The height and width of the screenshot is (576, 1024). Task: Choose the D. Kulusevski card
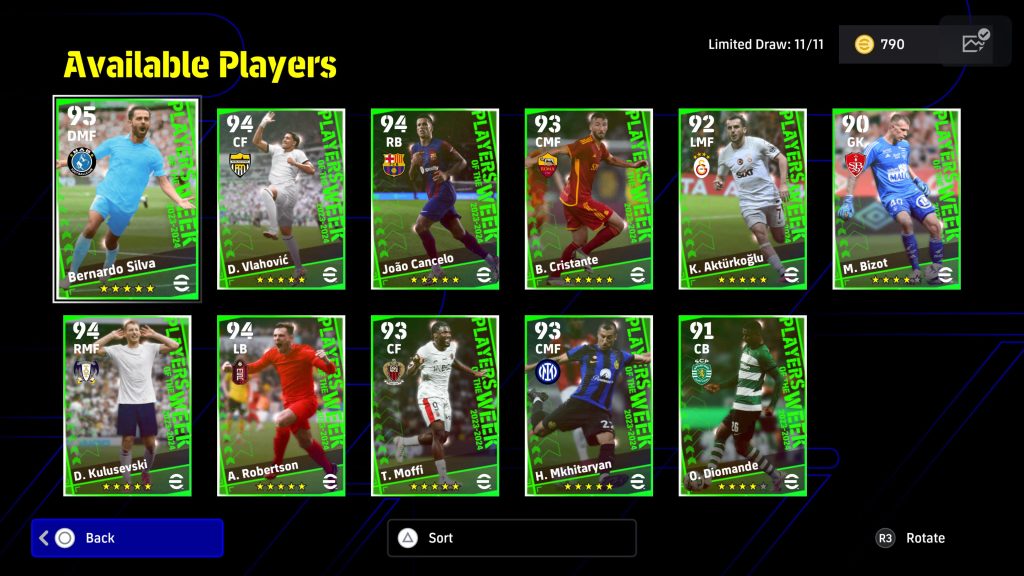pyautogui.click(x=127, y=406)
